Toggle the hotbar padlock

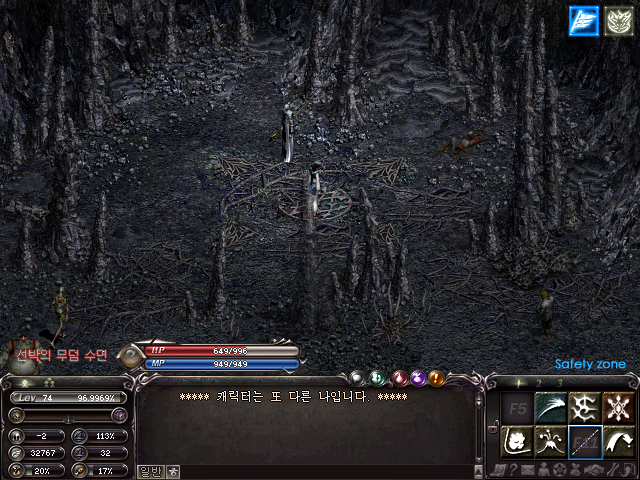[492, 427]
